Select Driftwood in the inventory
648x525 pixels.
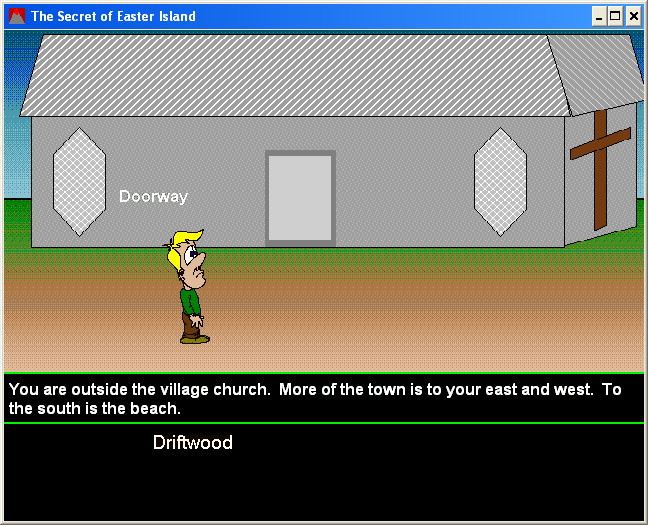[192, 442]
